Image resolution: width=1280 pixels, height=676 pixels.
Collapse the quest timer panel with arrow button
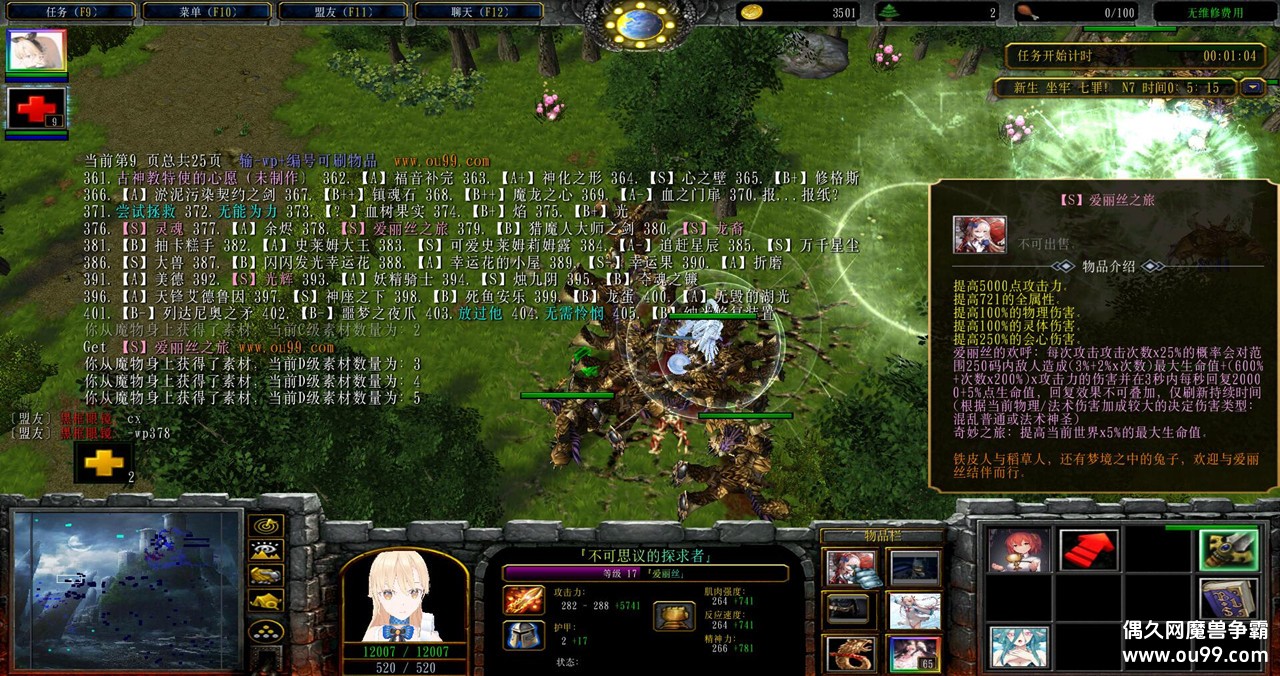[x=1252, y=87]
